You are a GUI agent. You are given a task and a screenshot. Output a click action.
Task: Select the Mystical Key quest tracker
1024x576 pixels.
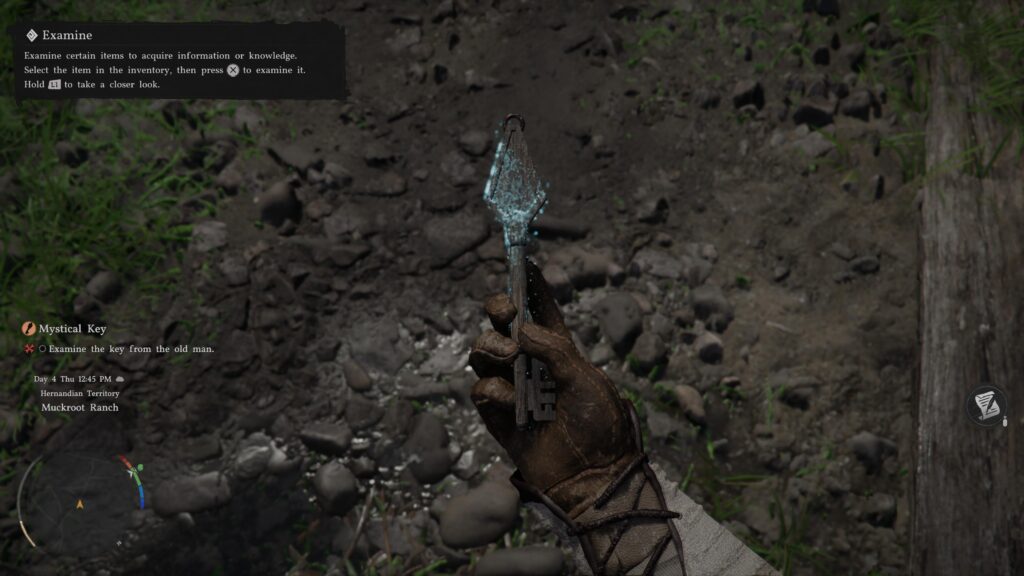point(71,328)
